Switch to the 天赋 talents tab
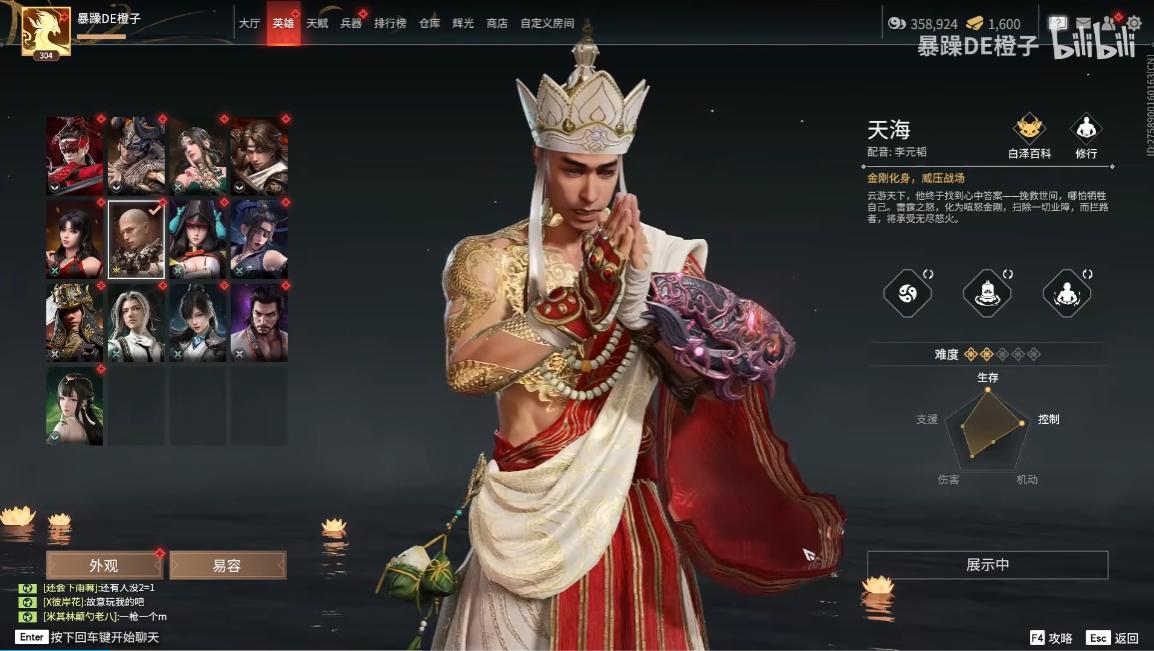The image size is (1154, 651). [317, 24]
